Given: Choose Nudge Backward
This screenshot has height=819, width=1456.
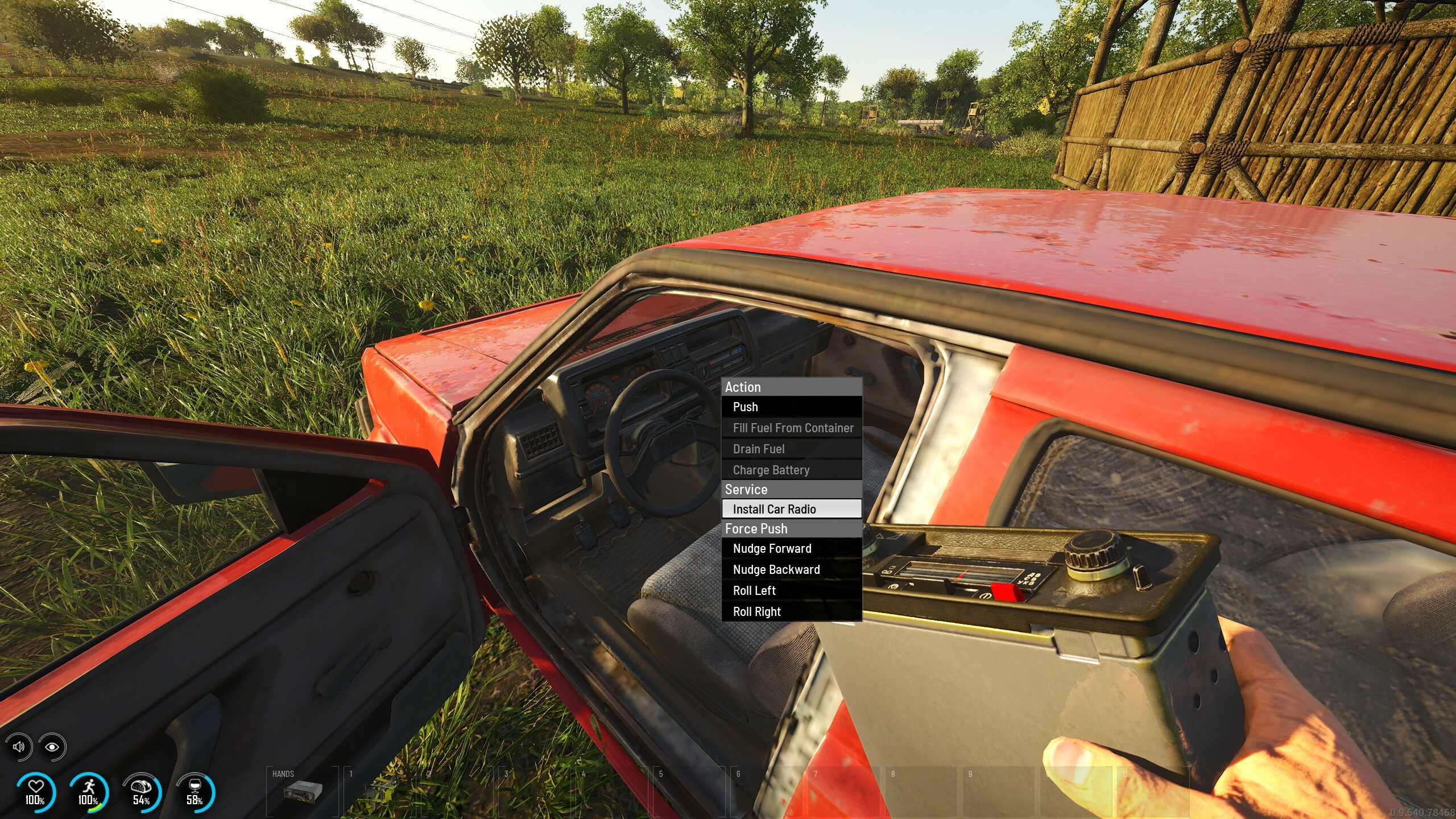Looking at the screenshot, I should coord(791,570).
